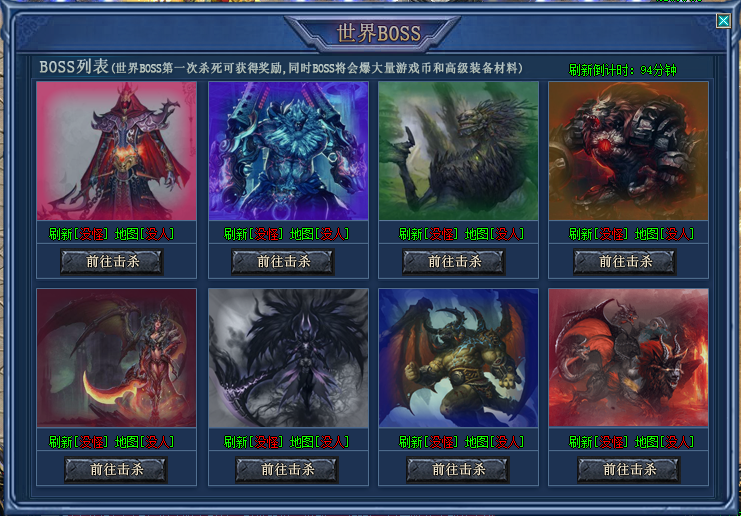Click 前往击杀 under the red-robed sorcerer boss
The width and height of the screenshot is (741, 516).
pyautogui.click(x=112, y=262)
